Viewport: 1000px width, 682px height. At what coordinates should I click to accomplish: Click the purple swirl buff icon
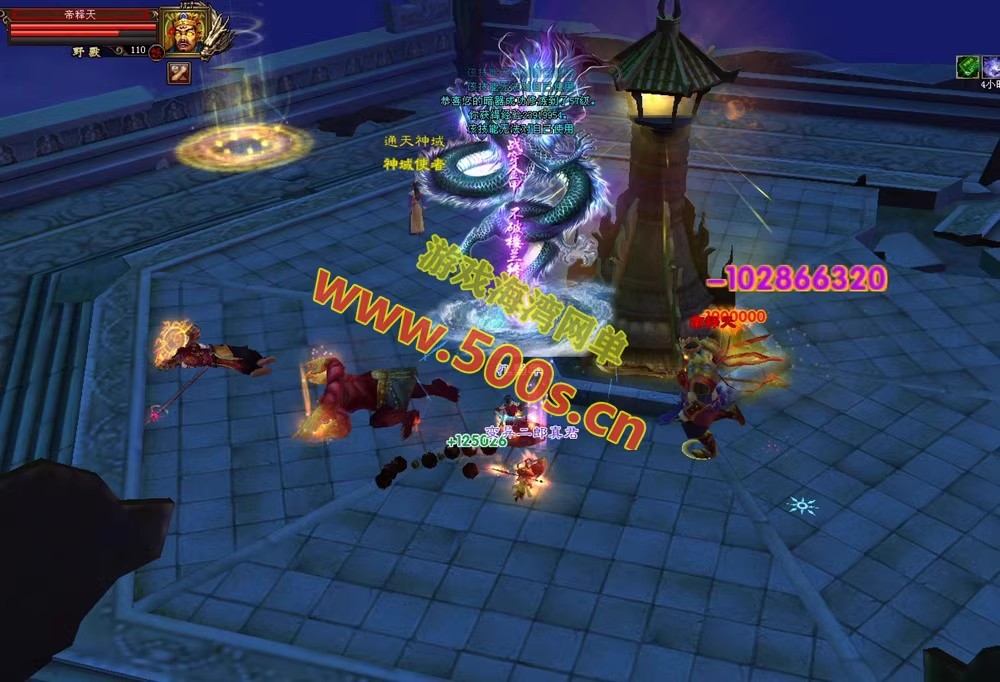coord(991,67)
